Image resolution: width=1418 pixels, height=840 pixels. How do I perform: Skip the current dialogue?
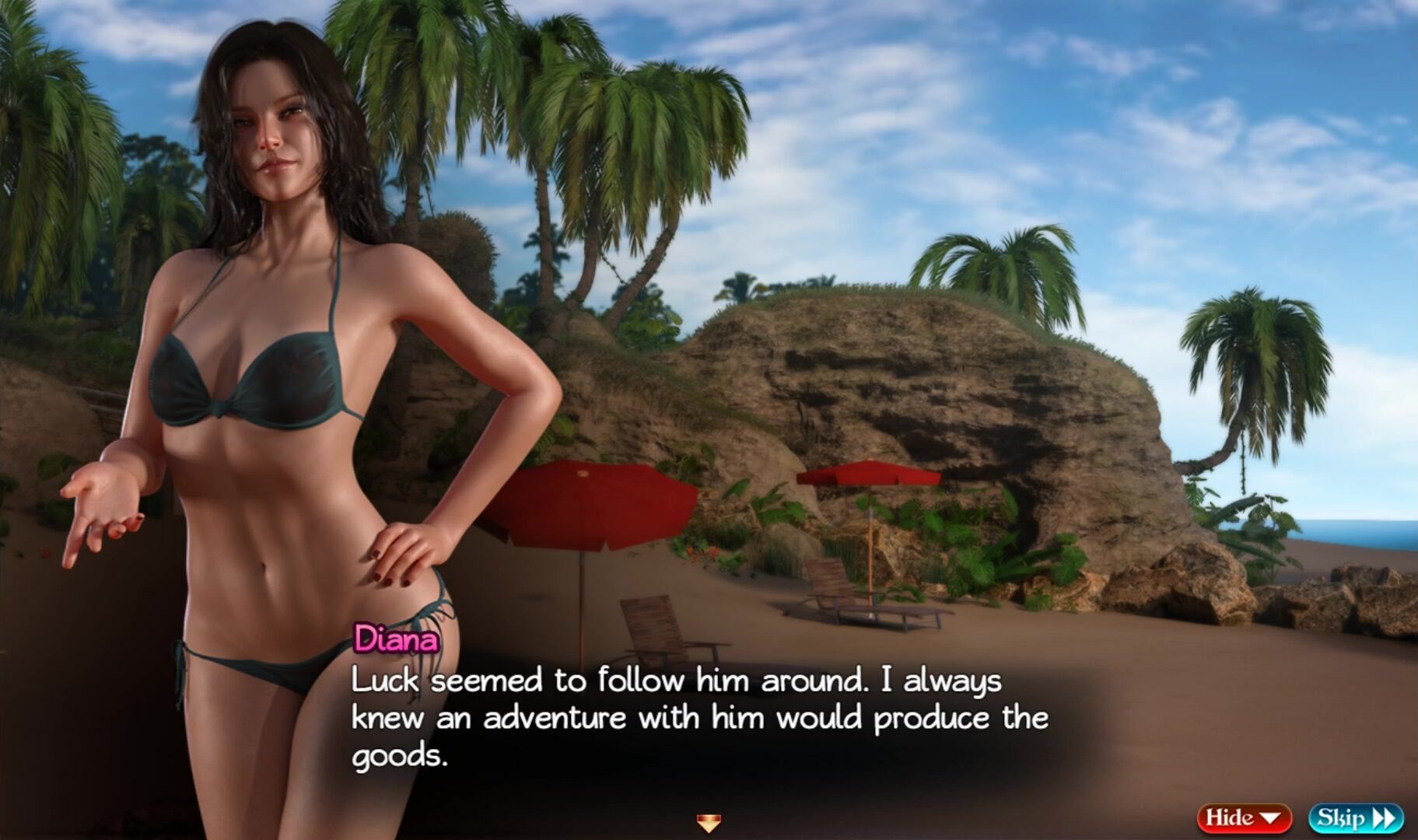point(1356,818)
